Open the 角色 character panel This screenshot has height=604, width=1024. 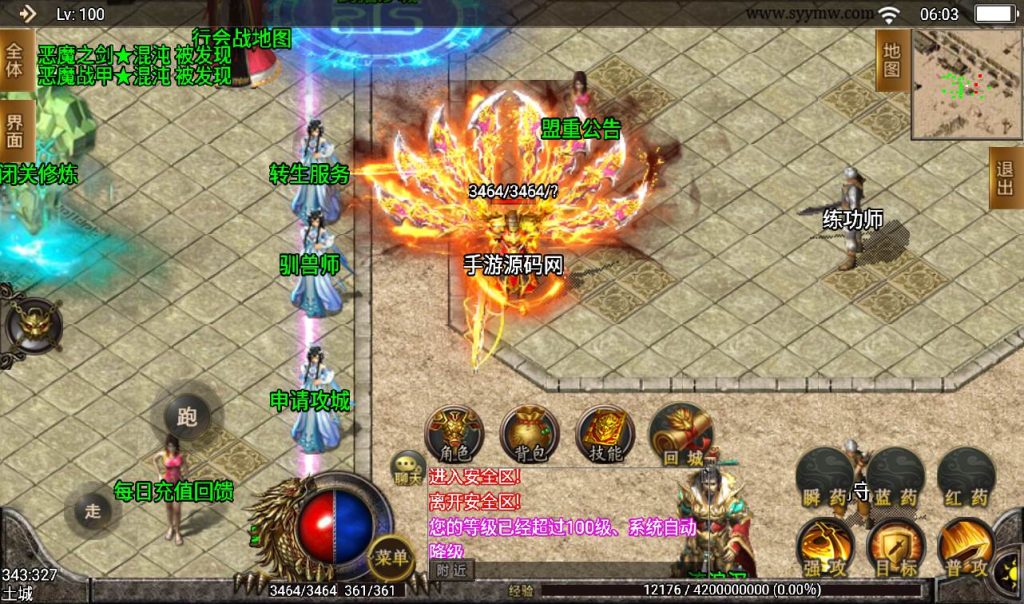(x=455, y=433)
